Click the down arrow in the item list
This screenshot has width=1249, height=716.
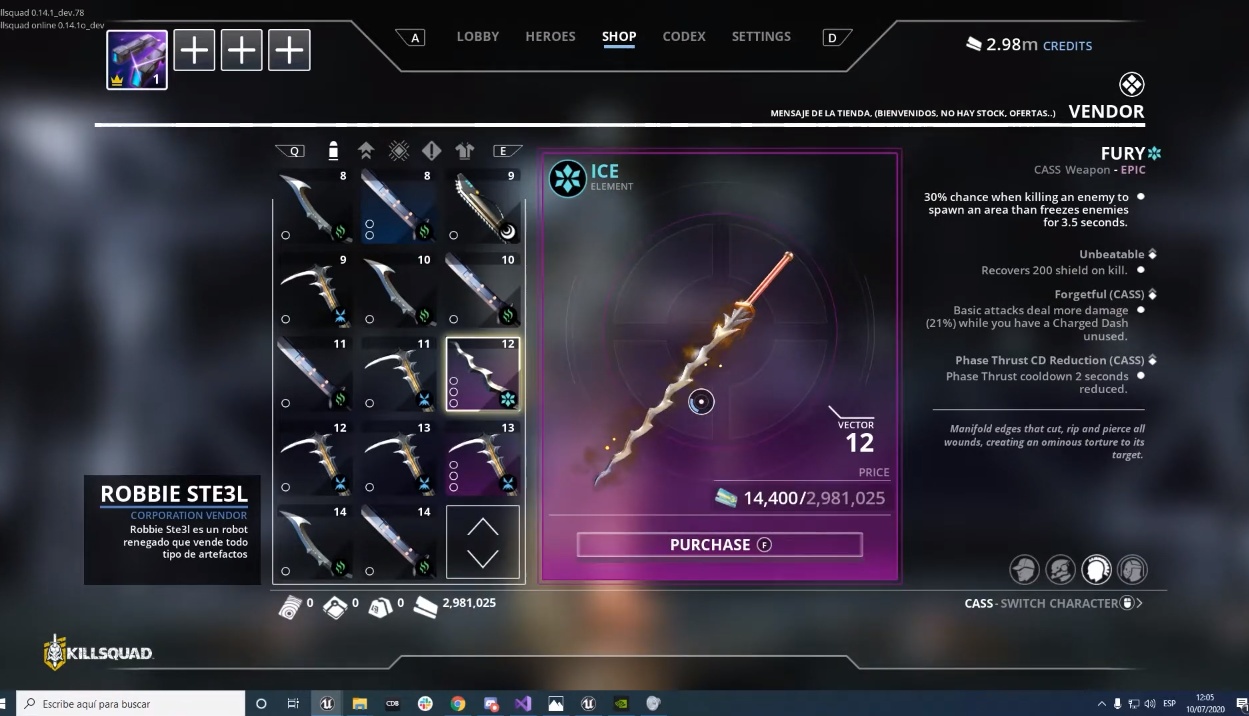[483, 558]
